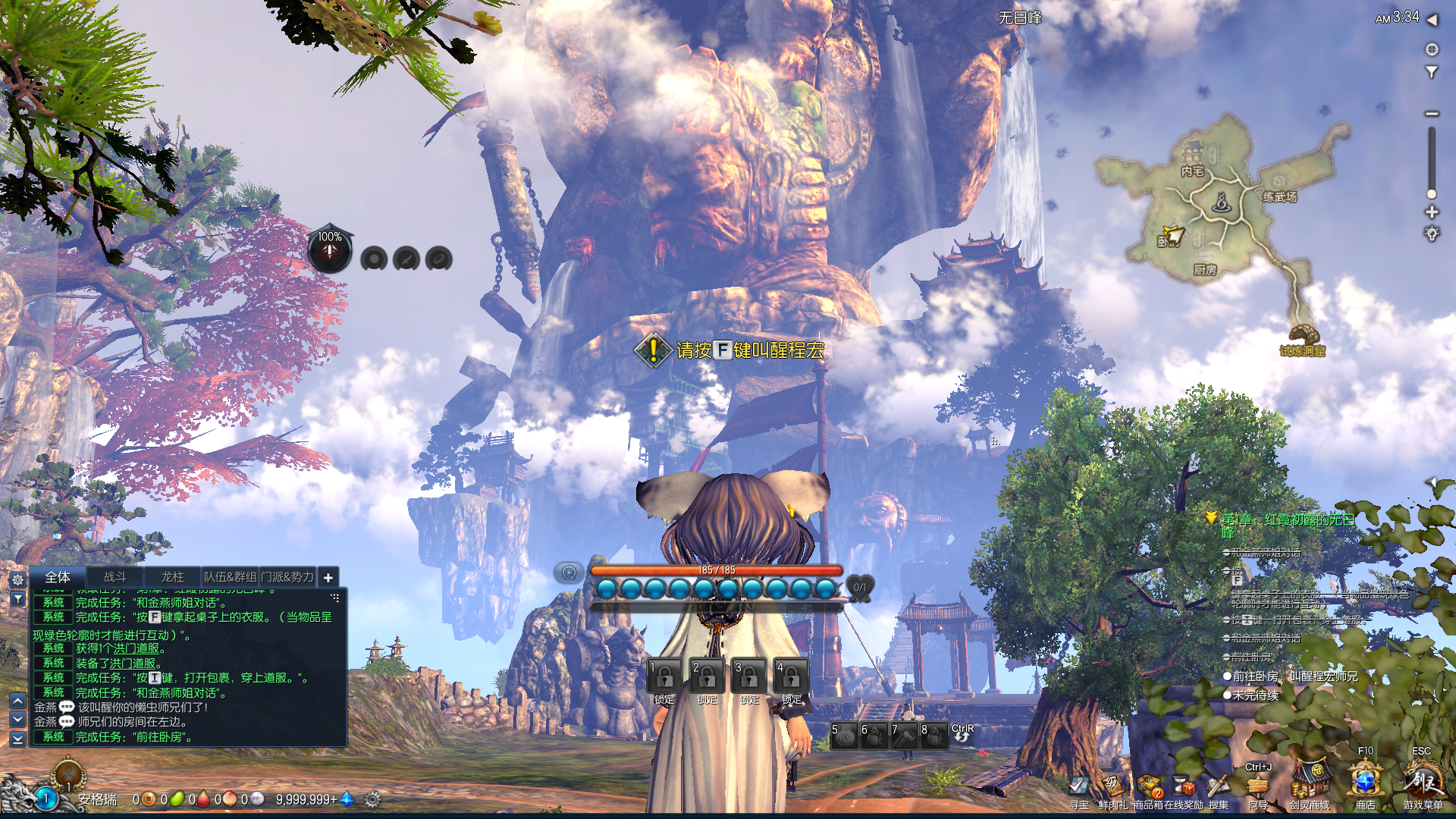Viewport: 1456px width, 819px height.
Task: Claim the 在线奖励 online reward gift
Action: (1184, 786)
